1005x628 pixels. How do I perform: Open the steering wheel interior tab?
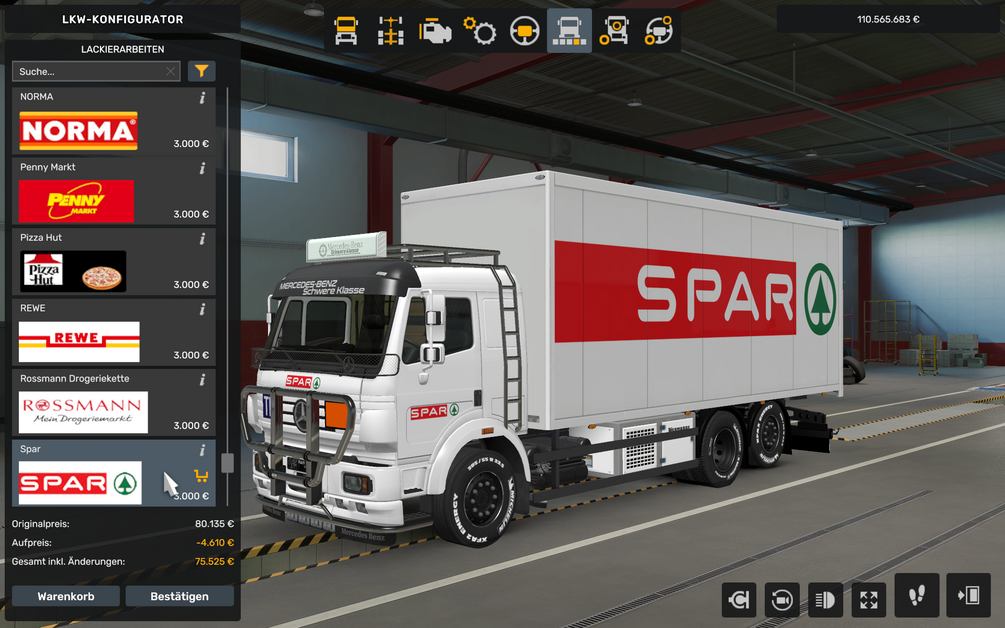tap(525, 32)
